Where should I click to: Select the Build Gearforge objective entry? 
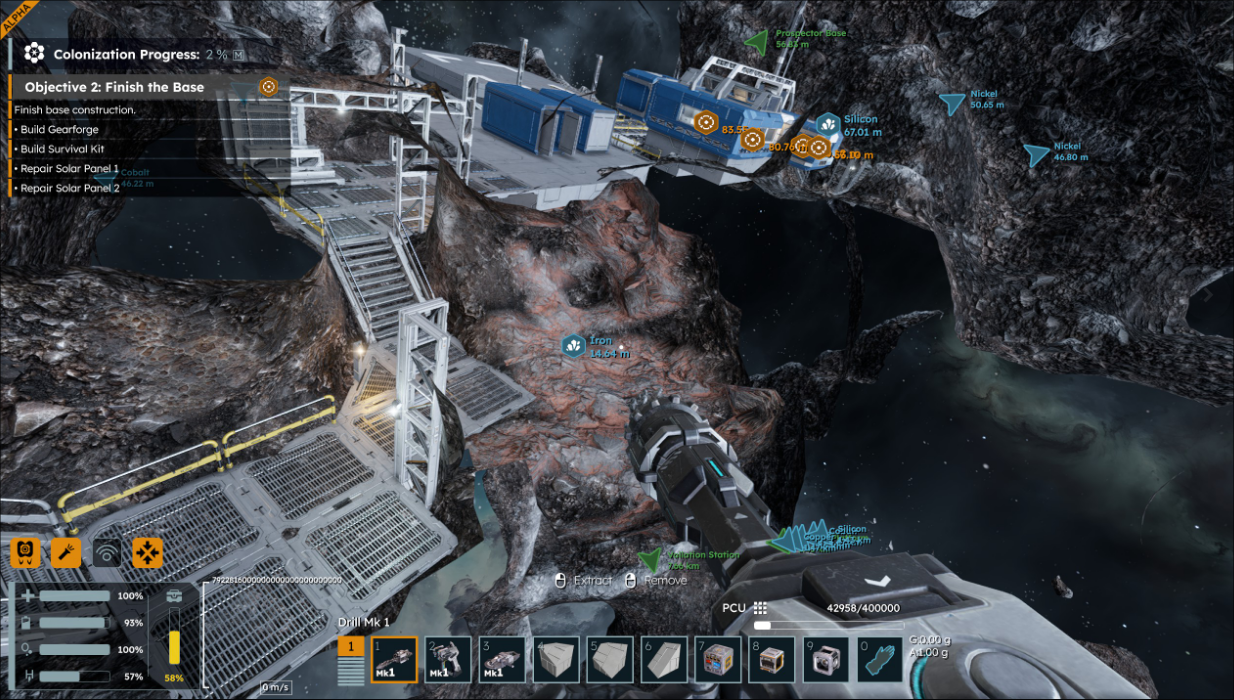click(x=59, y=129)
